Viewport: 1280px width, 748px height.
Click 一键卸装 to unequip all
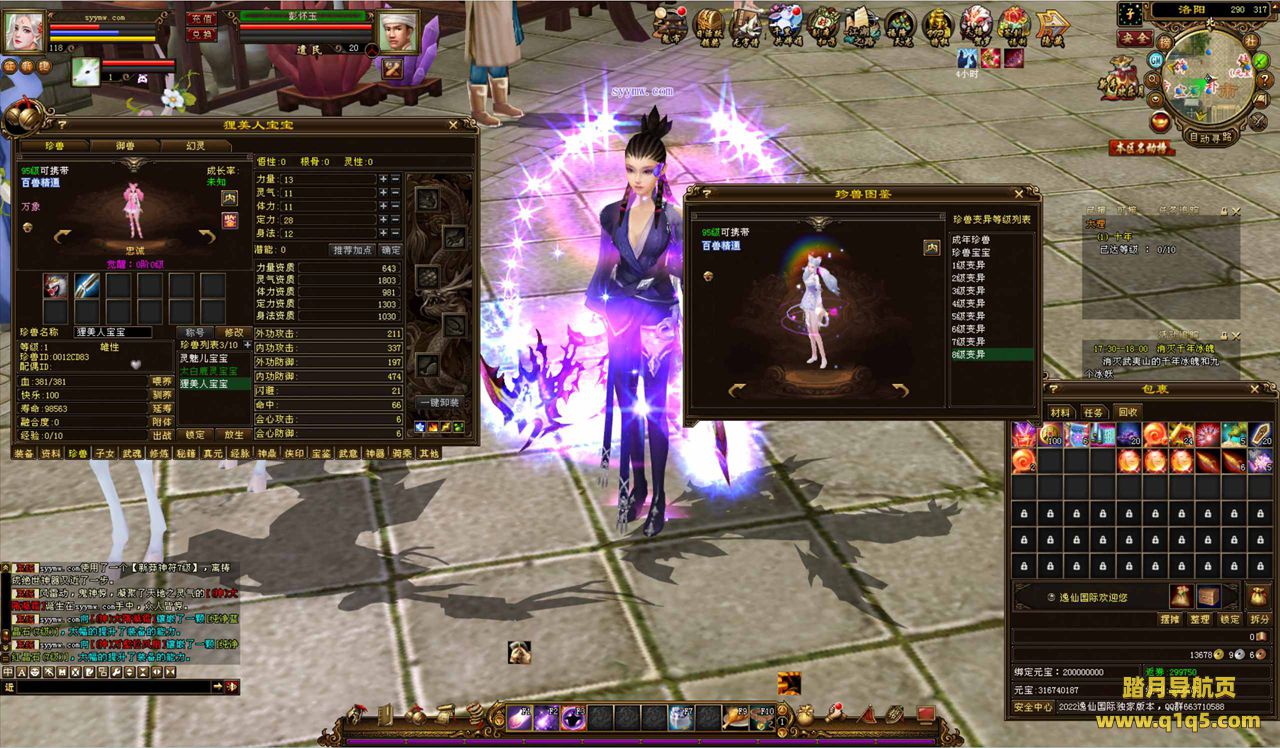(x=440, y=402)
